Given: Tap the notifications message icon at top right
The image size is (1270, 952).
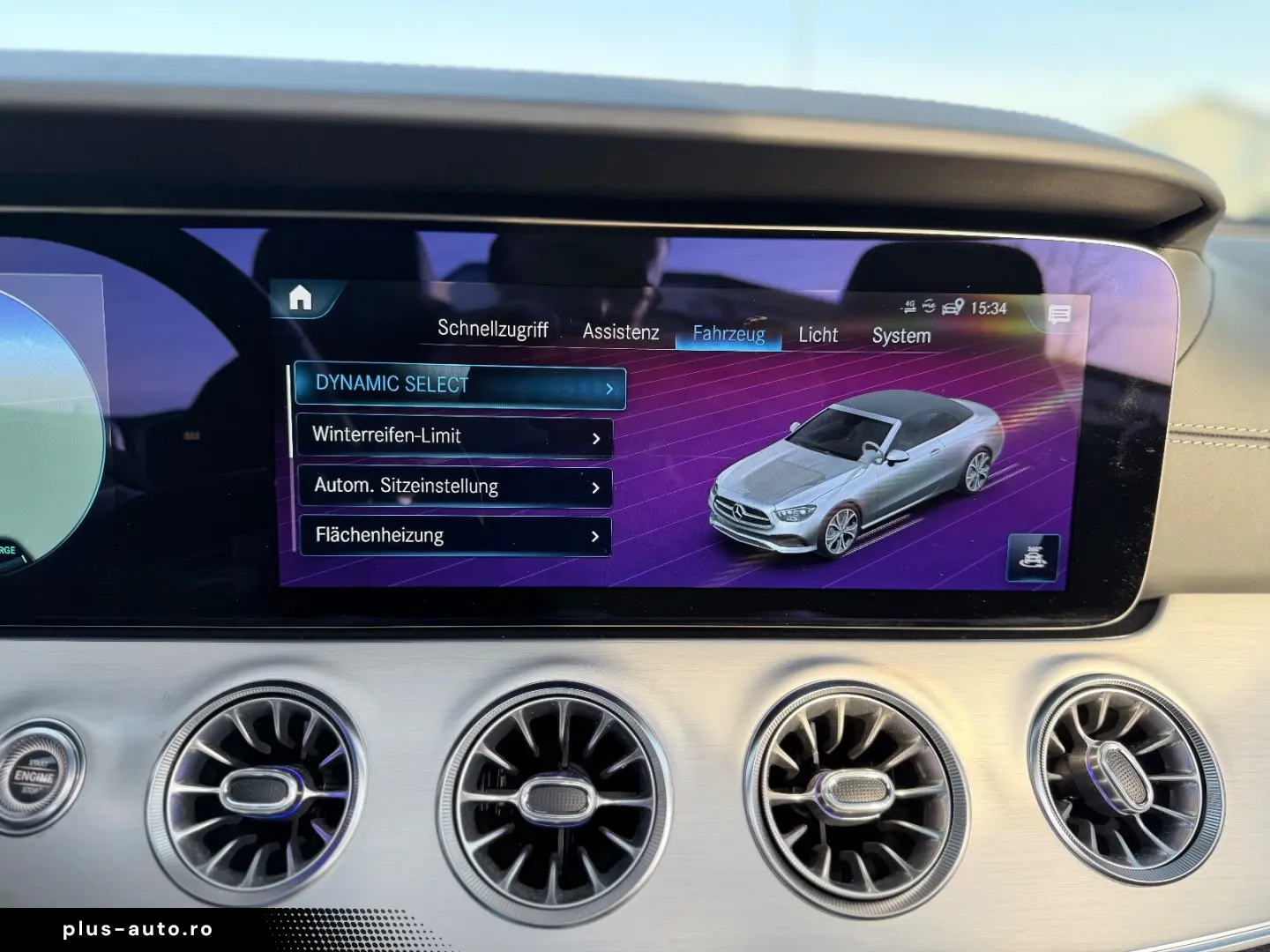Looking at the screenshot, I should coord(1060,313).
